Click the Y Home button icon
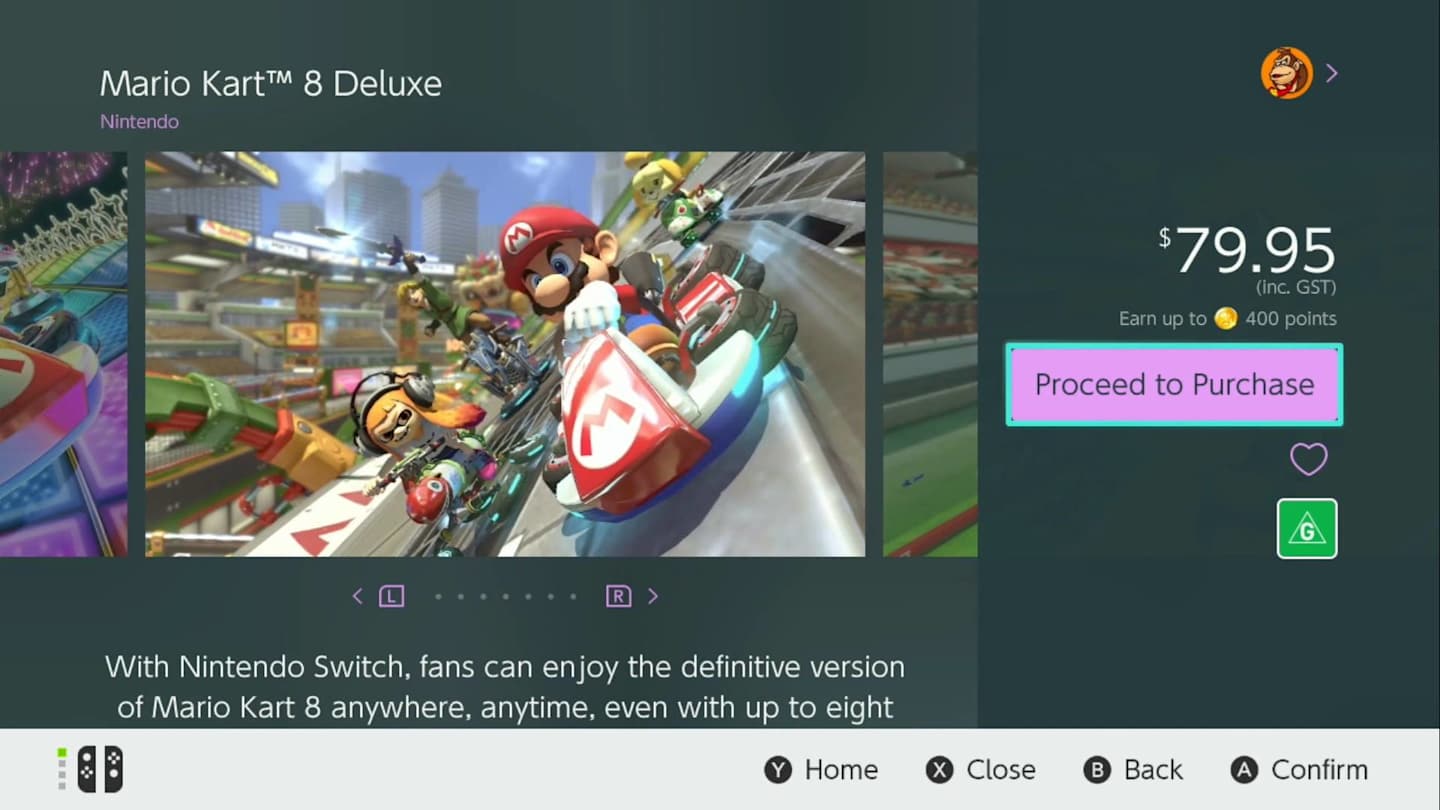 tap(777, 770)
